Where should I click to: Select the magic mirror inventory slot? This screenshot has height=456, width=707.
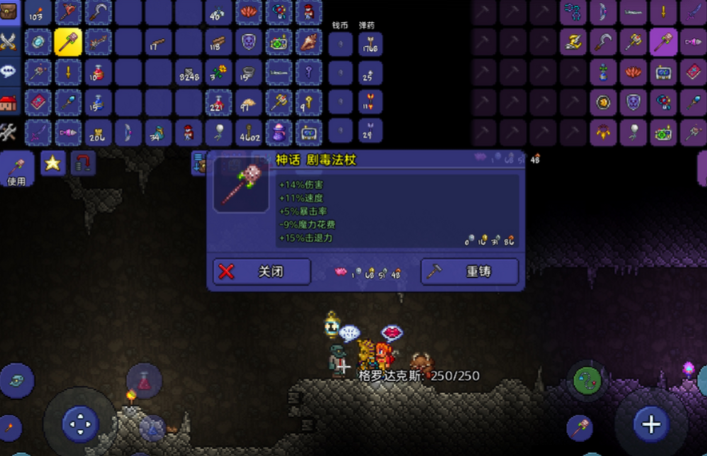click(x=38, y=42)
